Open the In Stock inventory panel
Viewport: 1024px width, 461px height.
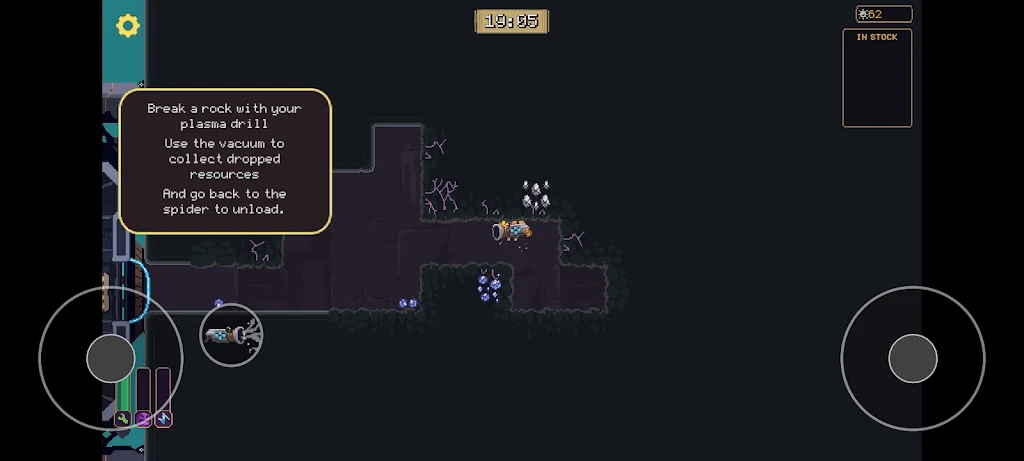pyautogui.click(x=877, y=78)
